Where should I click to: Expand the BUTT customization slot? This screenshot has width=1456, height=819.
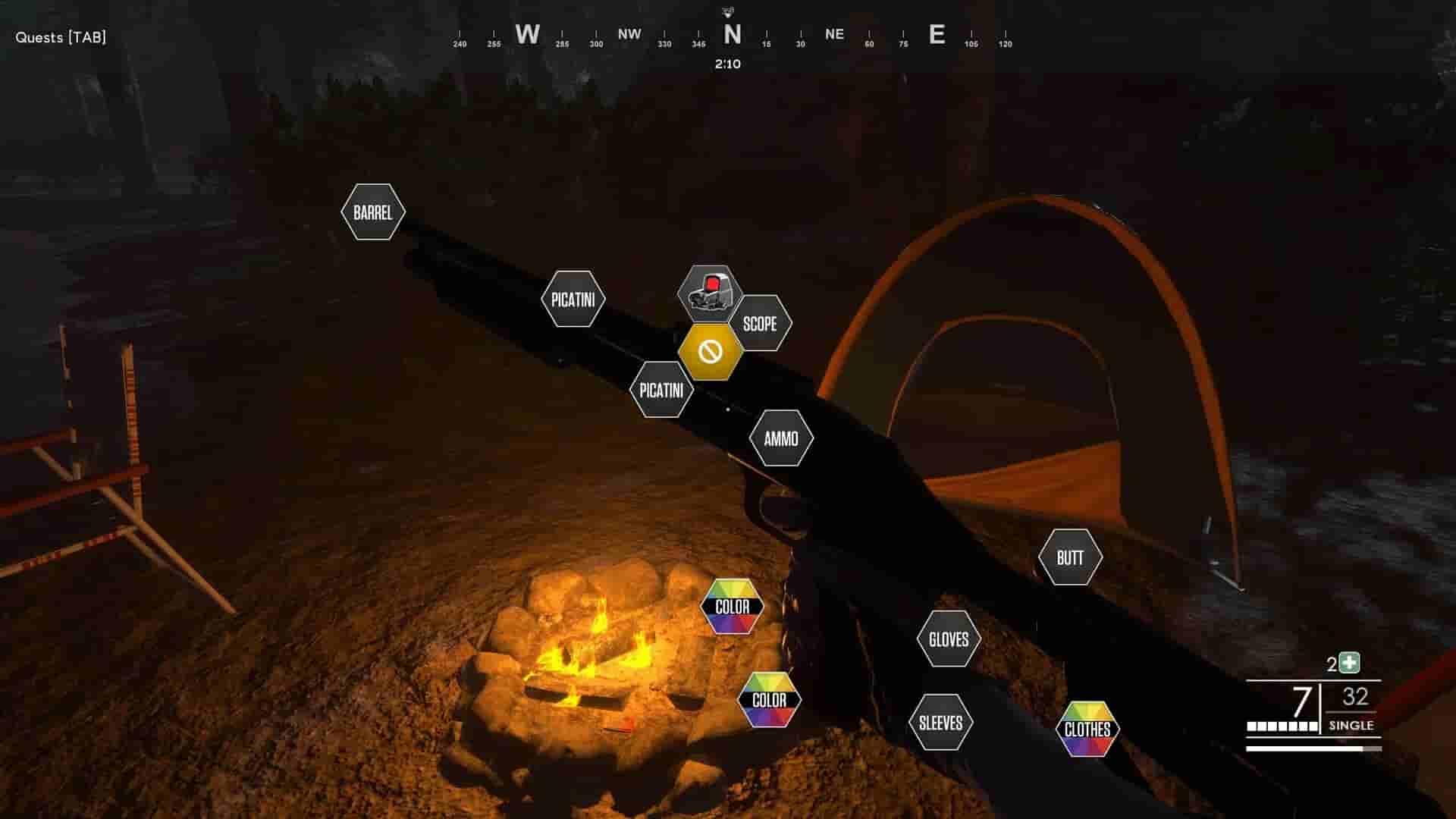click(1072, 557)
